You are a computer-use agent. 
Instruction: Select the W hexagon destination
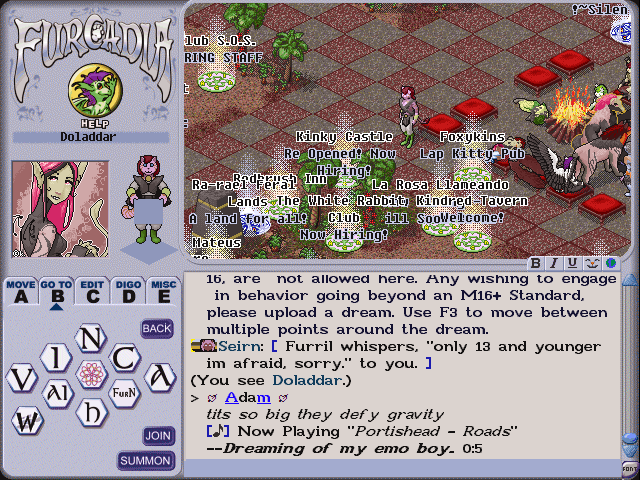click(x=26, y=421)
